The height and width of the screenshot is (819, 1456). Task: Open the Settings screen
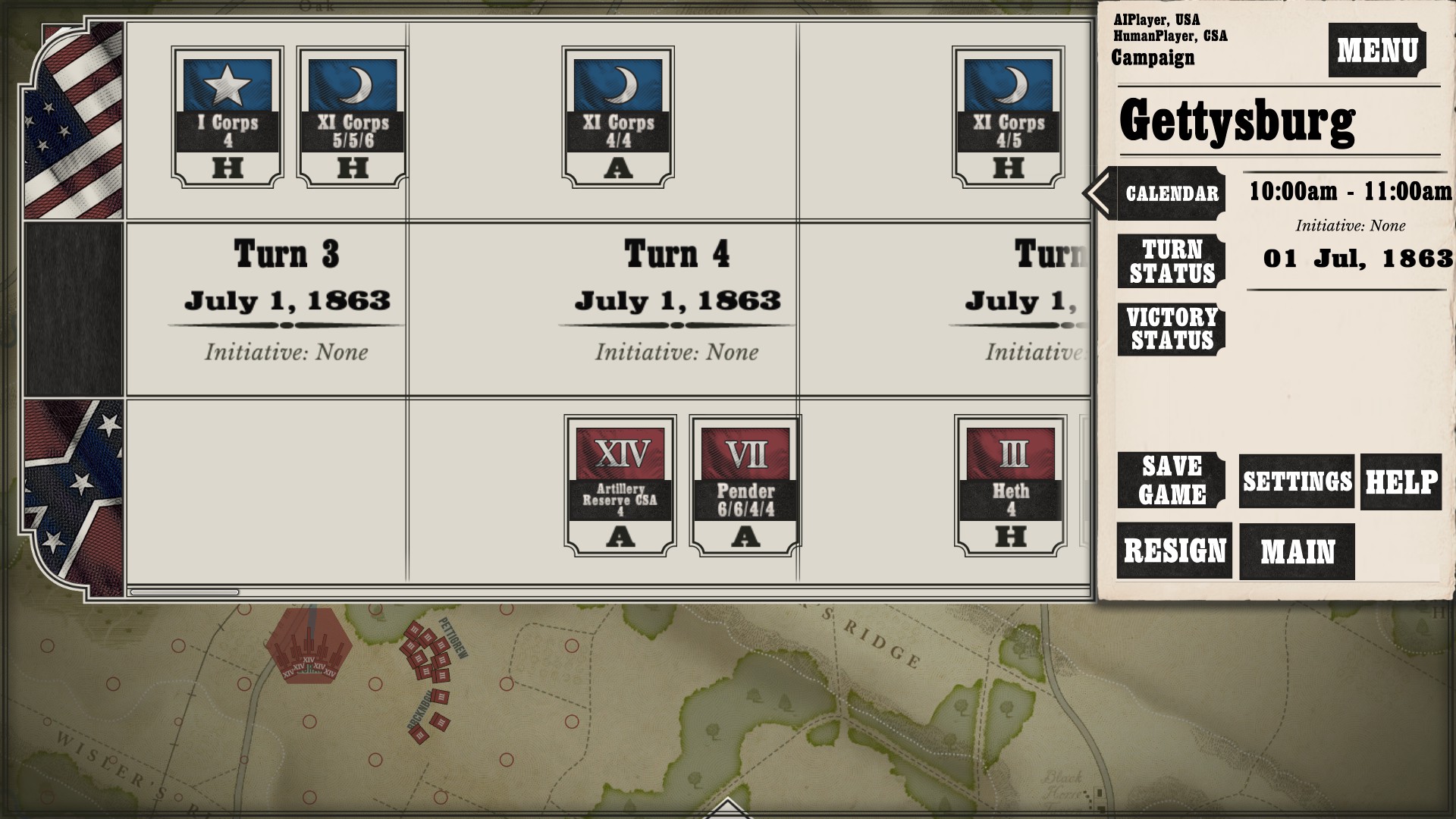click(1297, 482)
